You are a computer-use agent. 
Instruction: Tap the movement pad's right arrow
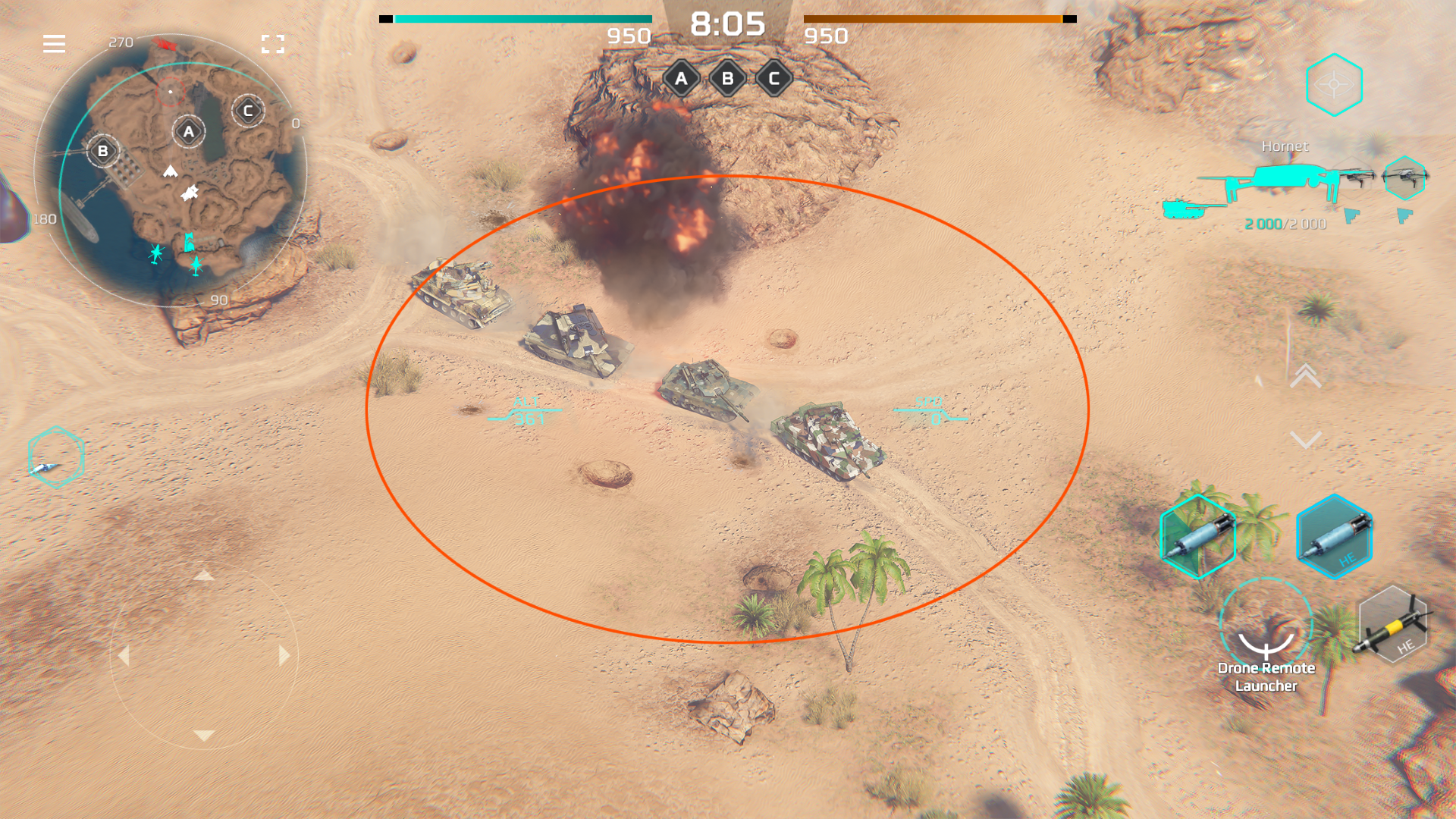click(x=284, y=655)
